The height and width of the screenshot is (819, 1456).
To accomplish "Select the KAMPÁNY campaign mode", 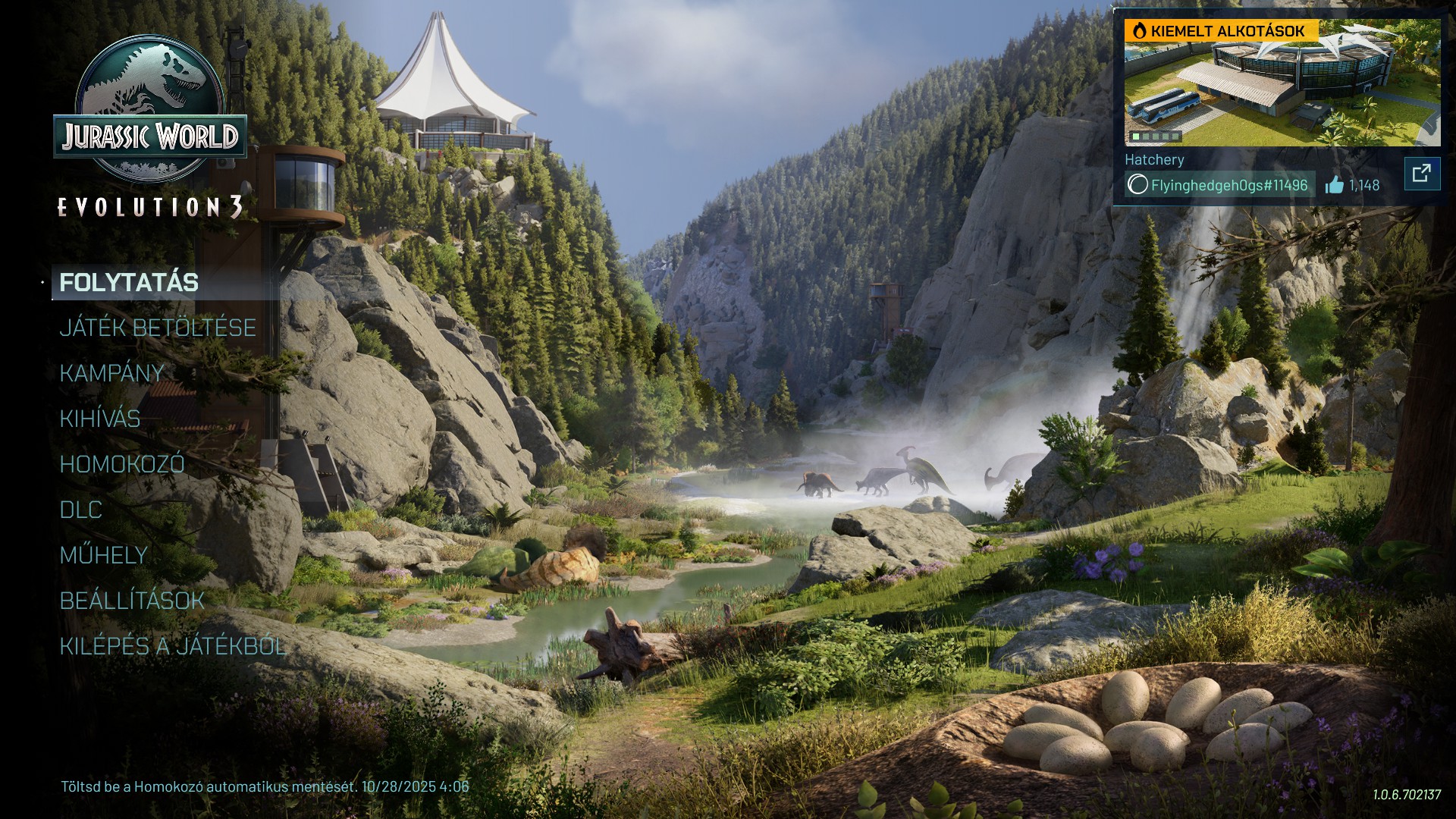I will pos(112,373).
